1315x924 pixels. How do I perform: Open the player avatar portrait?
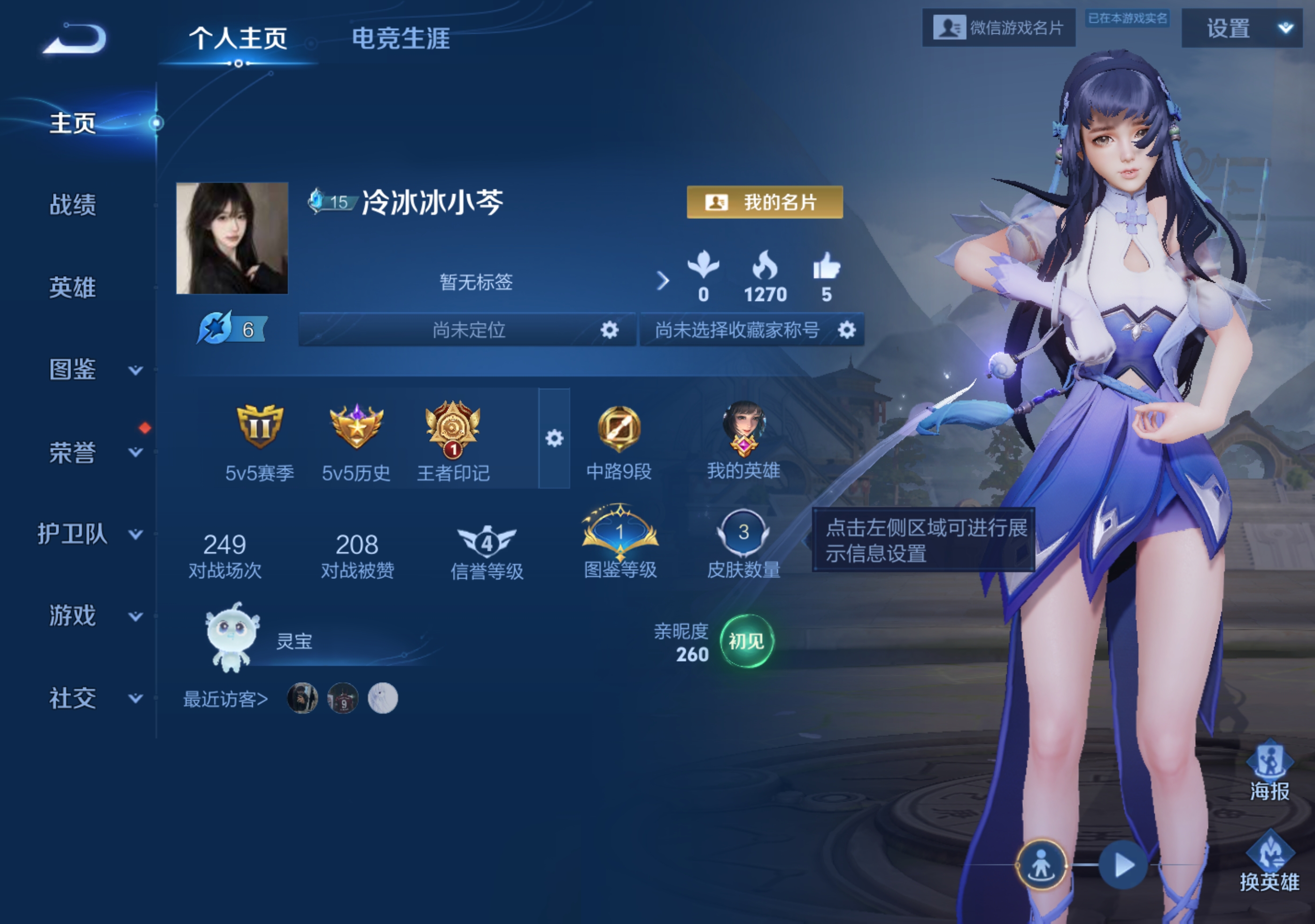(x=232, y=238)
